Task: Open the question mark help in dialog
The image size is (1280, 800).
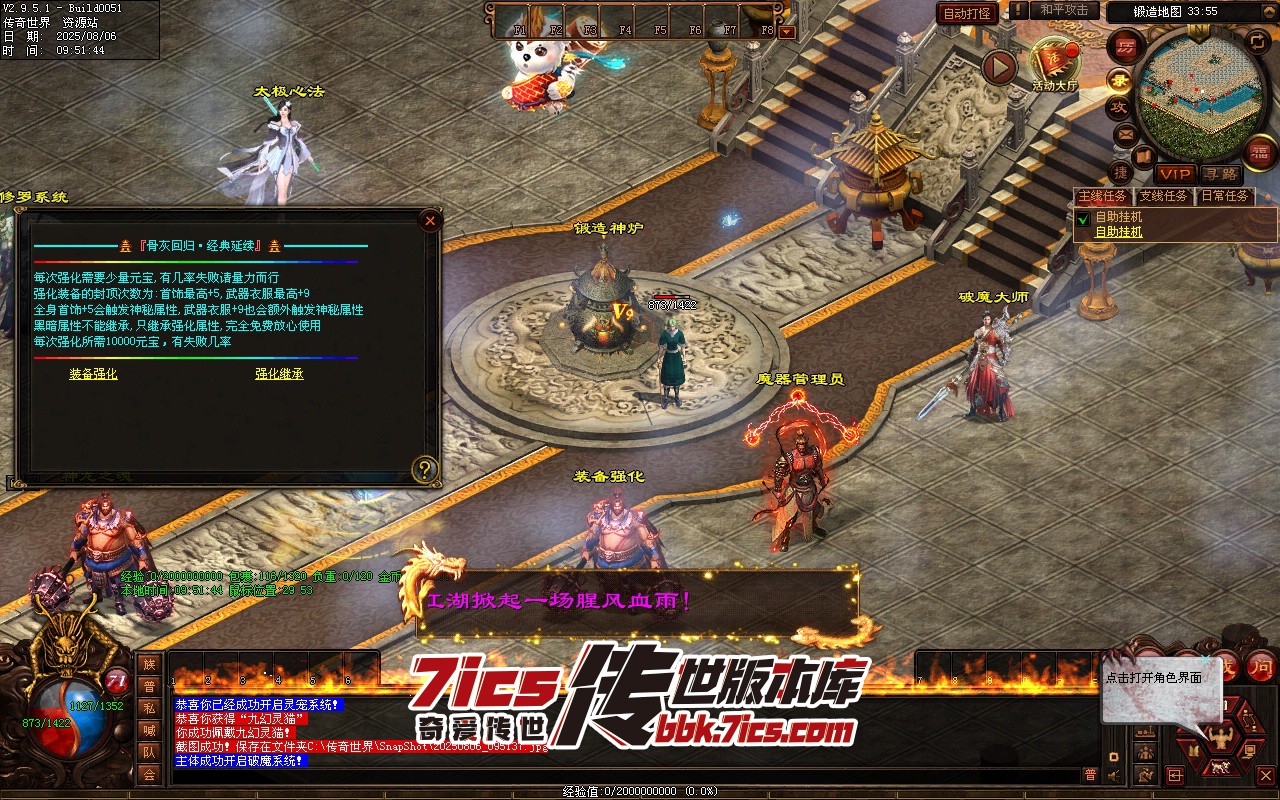Action: point(426,469)
